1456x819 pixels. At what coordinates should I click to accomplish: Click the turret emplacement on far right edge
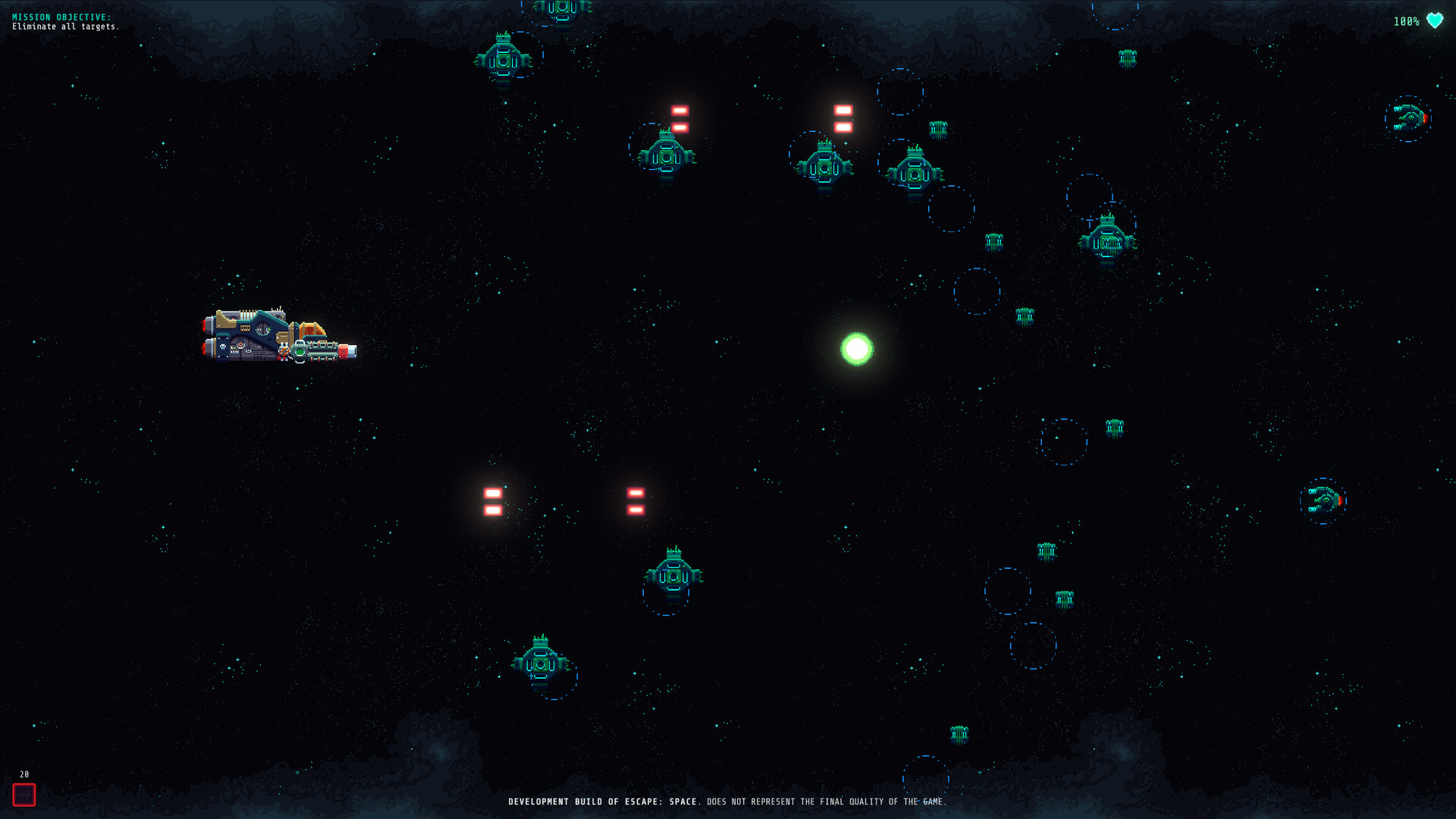click(1409, 120)
